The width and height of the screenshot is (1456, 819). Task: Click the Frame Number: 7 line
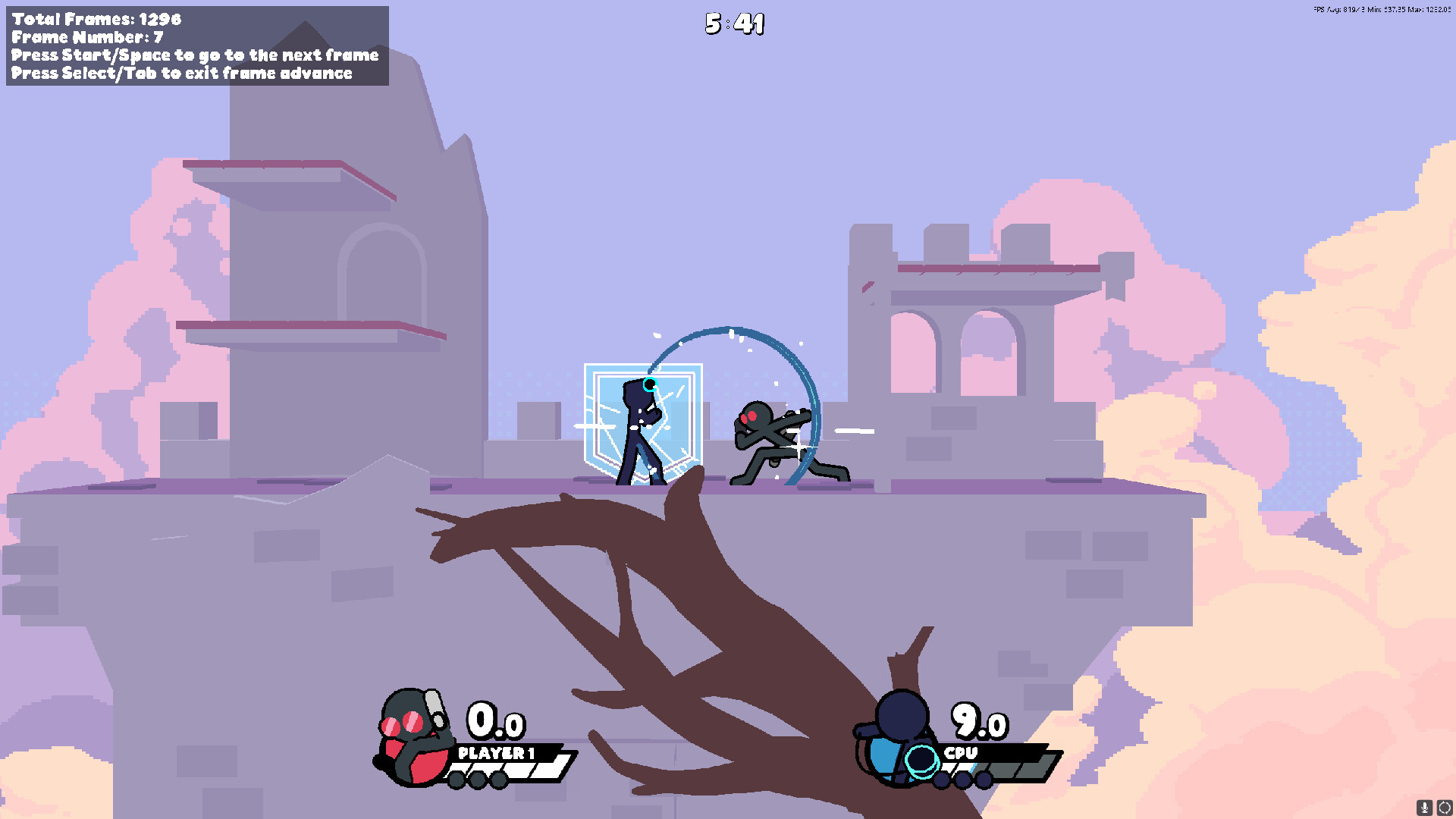tap(83, 37)
